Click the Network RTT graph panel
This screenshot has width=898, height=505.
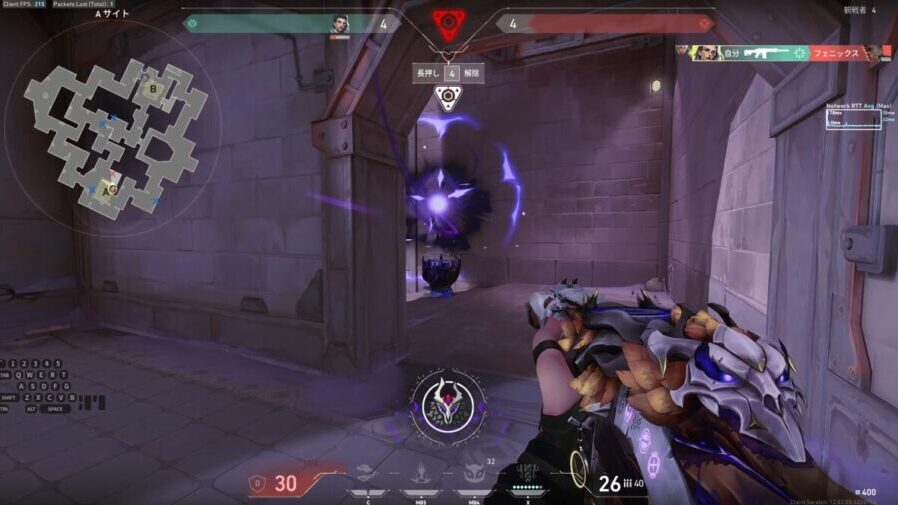(860, 117)
